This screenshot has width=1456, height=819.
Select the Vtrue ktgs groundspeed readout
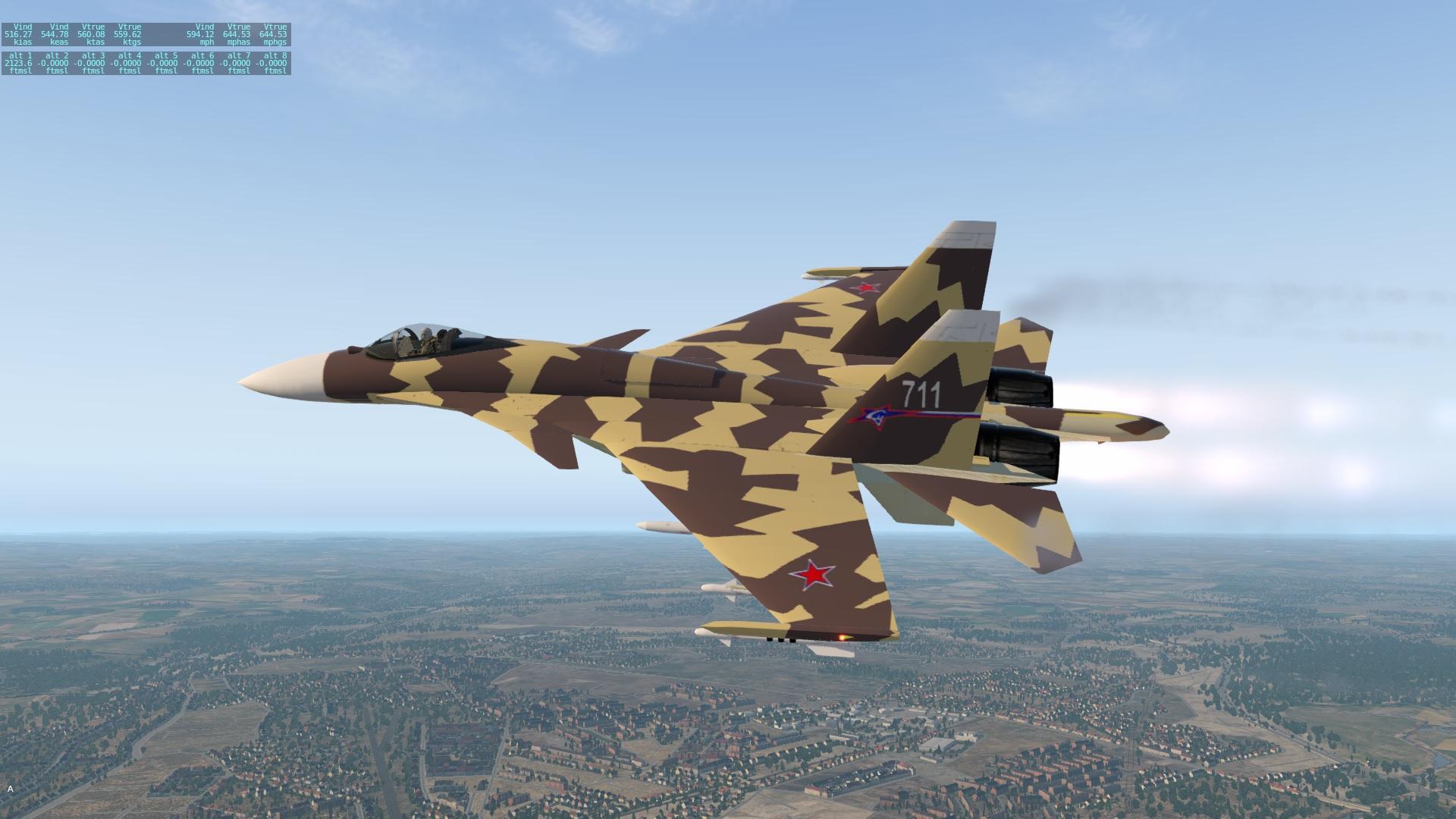pyautogui.click(x=128, y=35)
